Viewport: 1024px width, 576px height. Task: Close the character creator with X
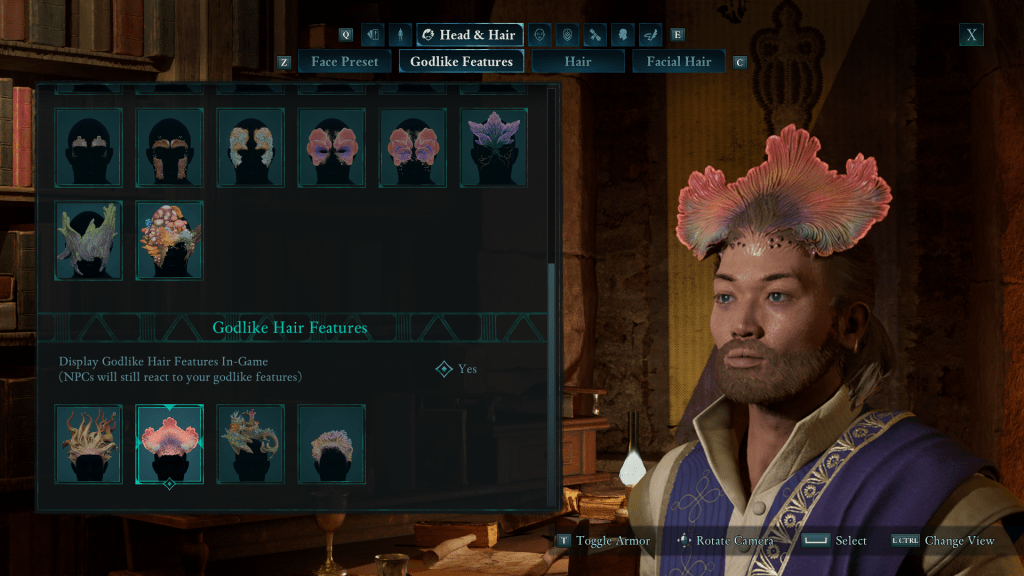971,35
